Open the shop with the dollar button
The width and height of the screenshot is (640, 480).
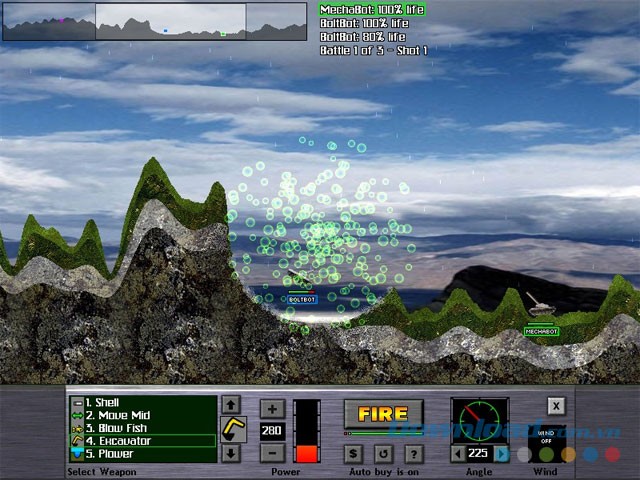(x=354, y=453)
